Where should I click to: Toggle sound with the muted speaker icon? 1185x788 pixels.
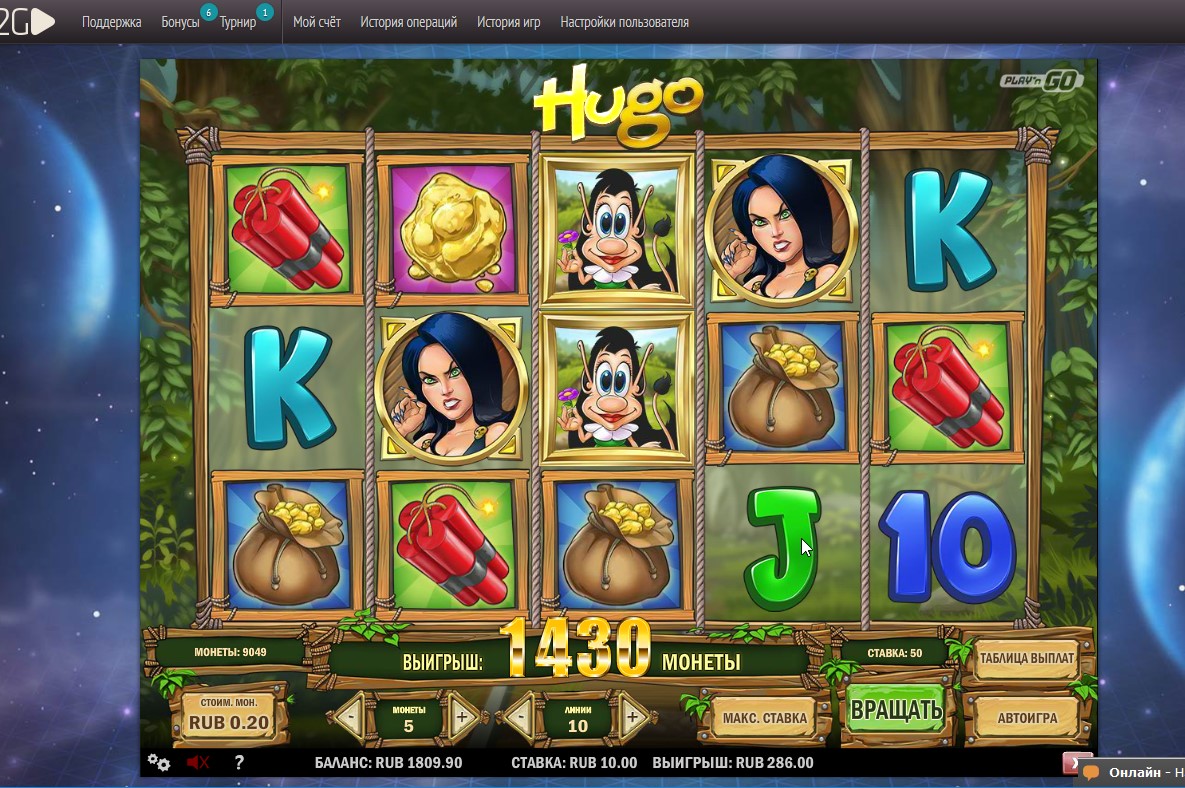click(x=197, y=762)
